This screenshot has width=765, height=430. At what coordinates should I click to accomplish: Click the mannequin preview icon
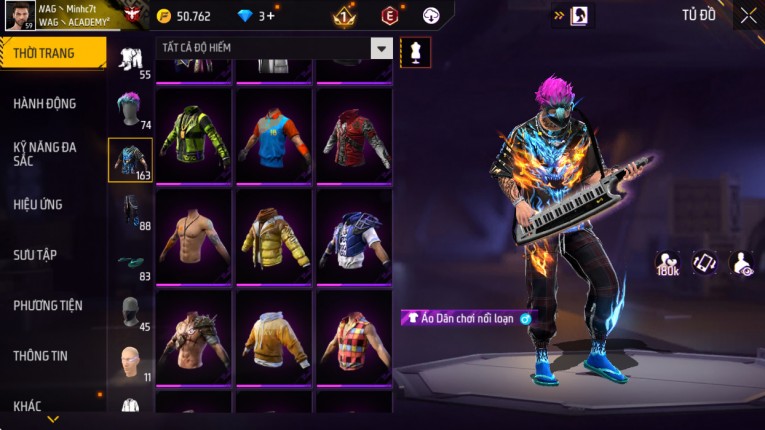[x=415, y=52]
